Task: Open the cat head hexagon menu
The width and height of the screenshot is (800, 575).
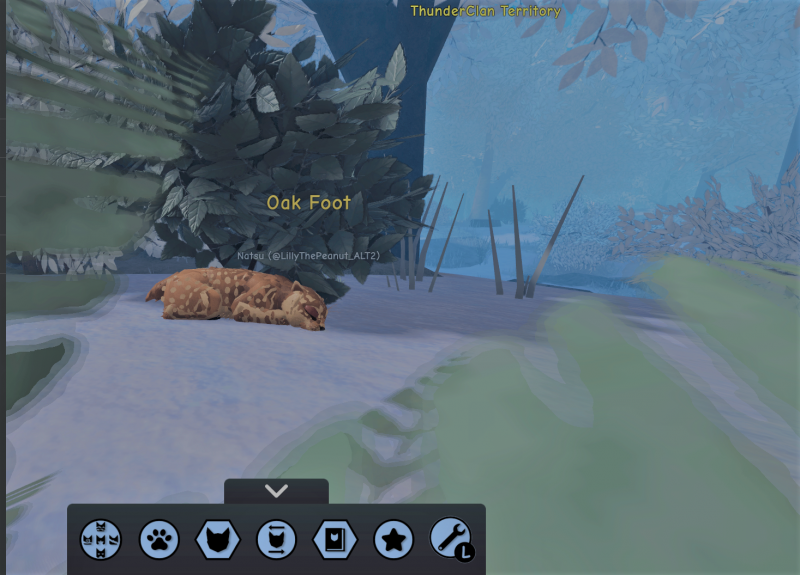Action: coord(217,540)
